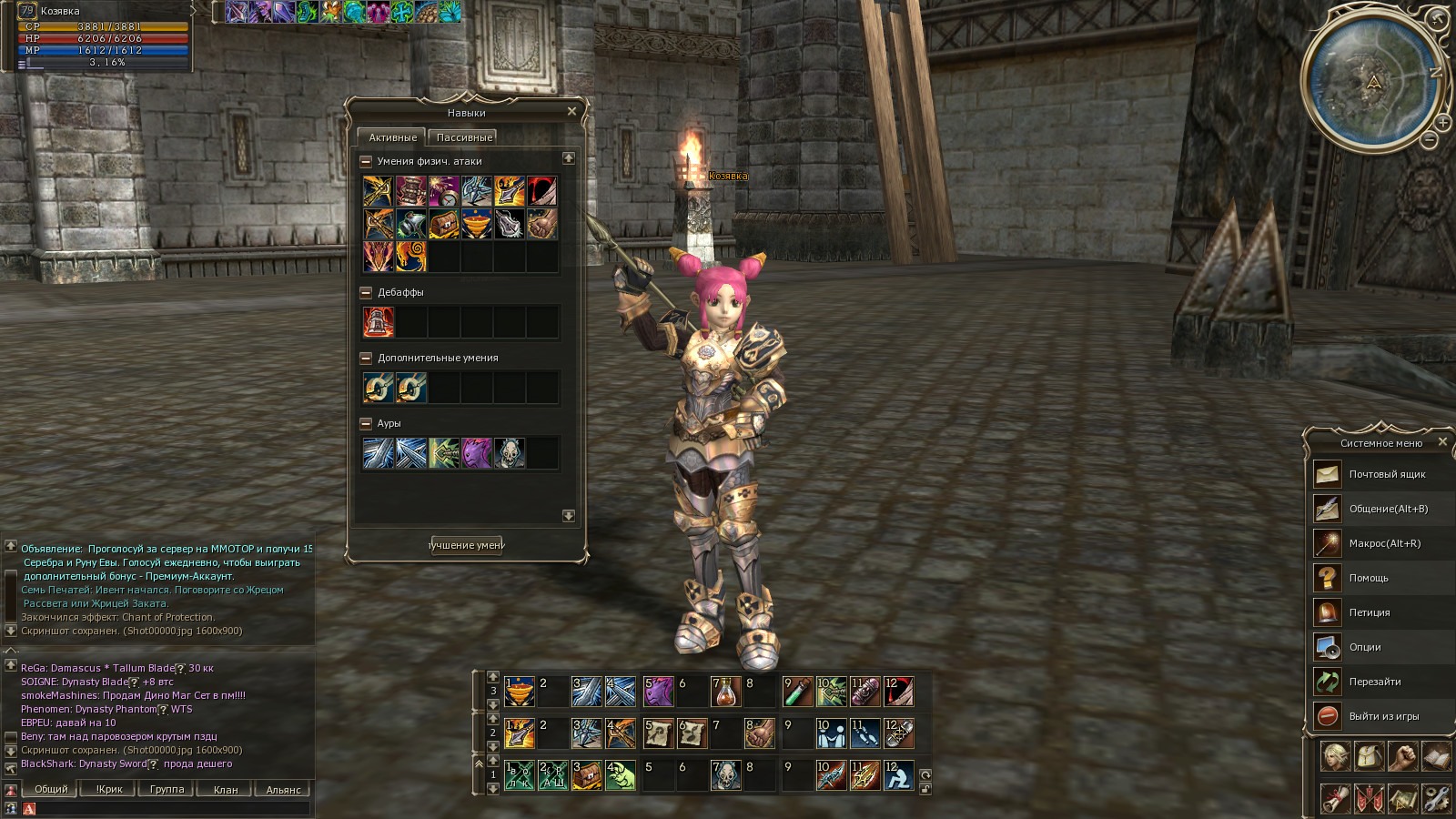This screenshot has width=1456, height=819.
Task: Switch chat to the Клан tab
Action: coord(226,790)
